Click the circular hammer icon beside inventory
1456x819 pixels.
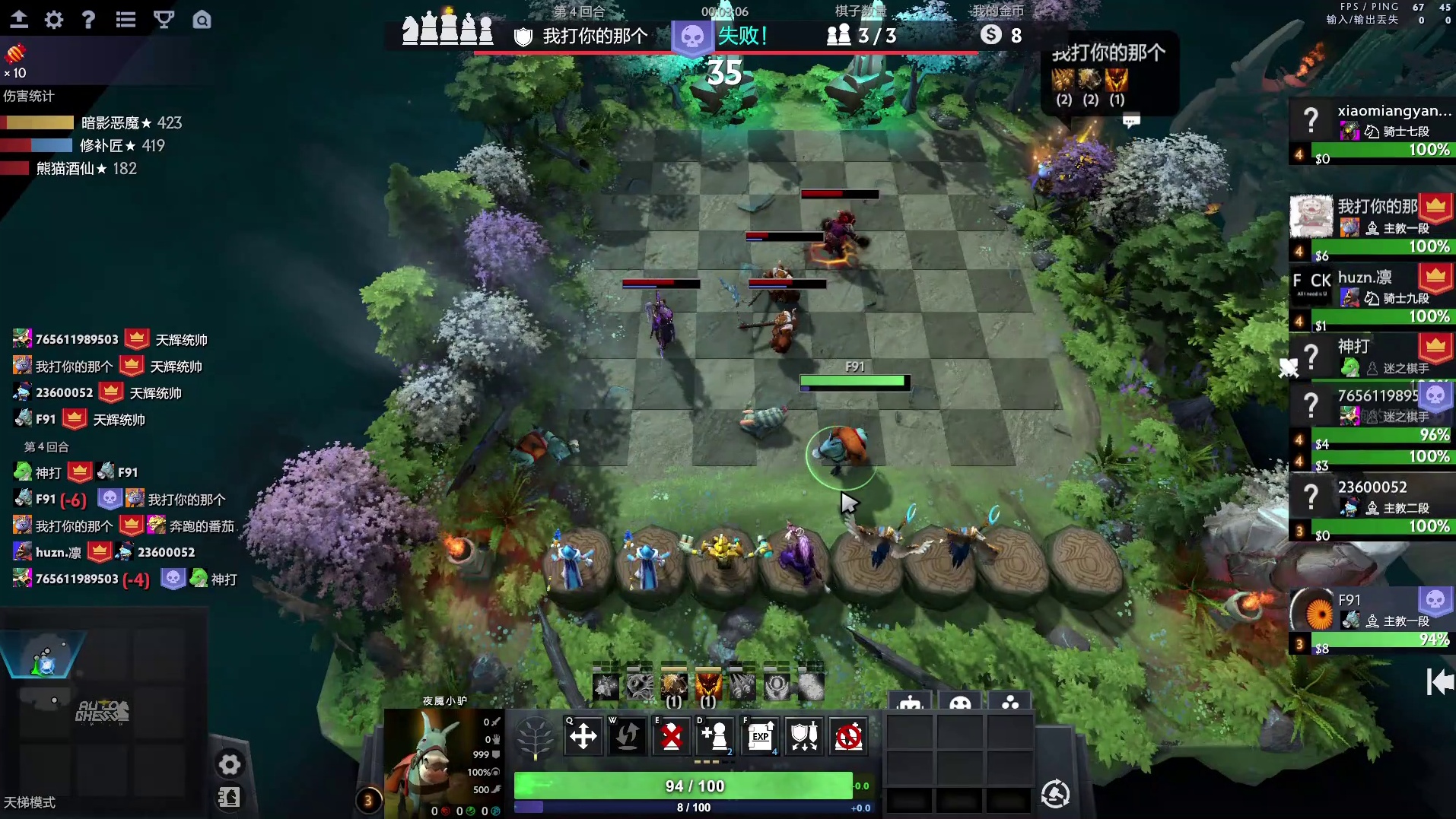pos(1055,794)
